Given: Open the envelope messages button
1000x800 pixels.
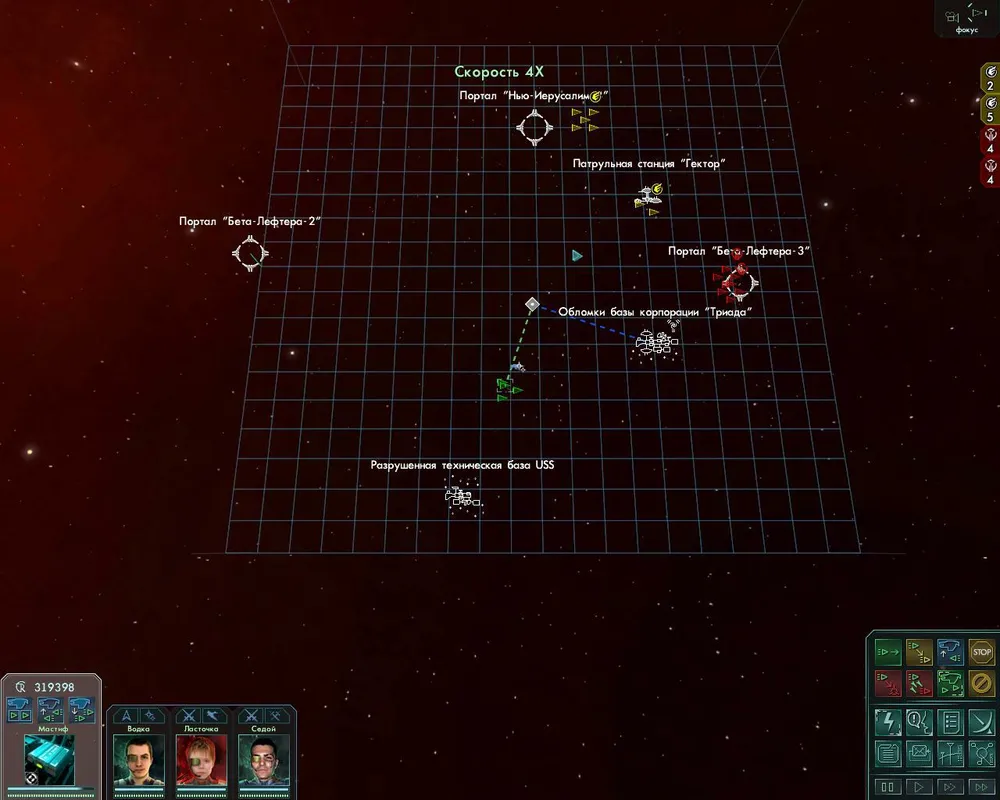Looking at the screenshot, I should 919,754.
